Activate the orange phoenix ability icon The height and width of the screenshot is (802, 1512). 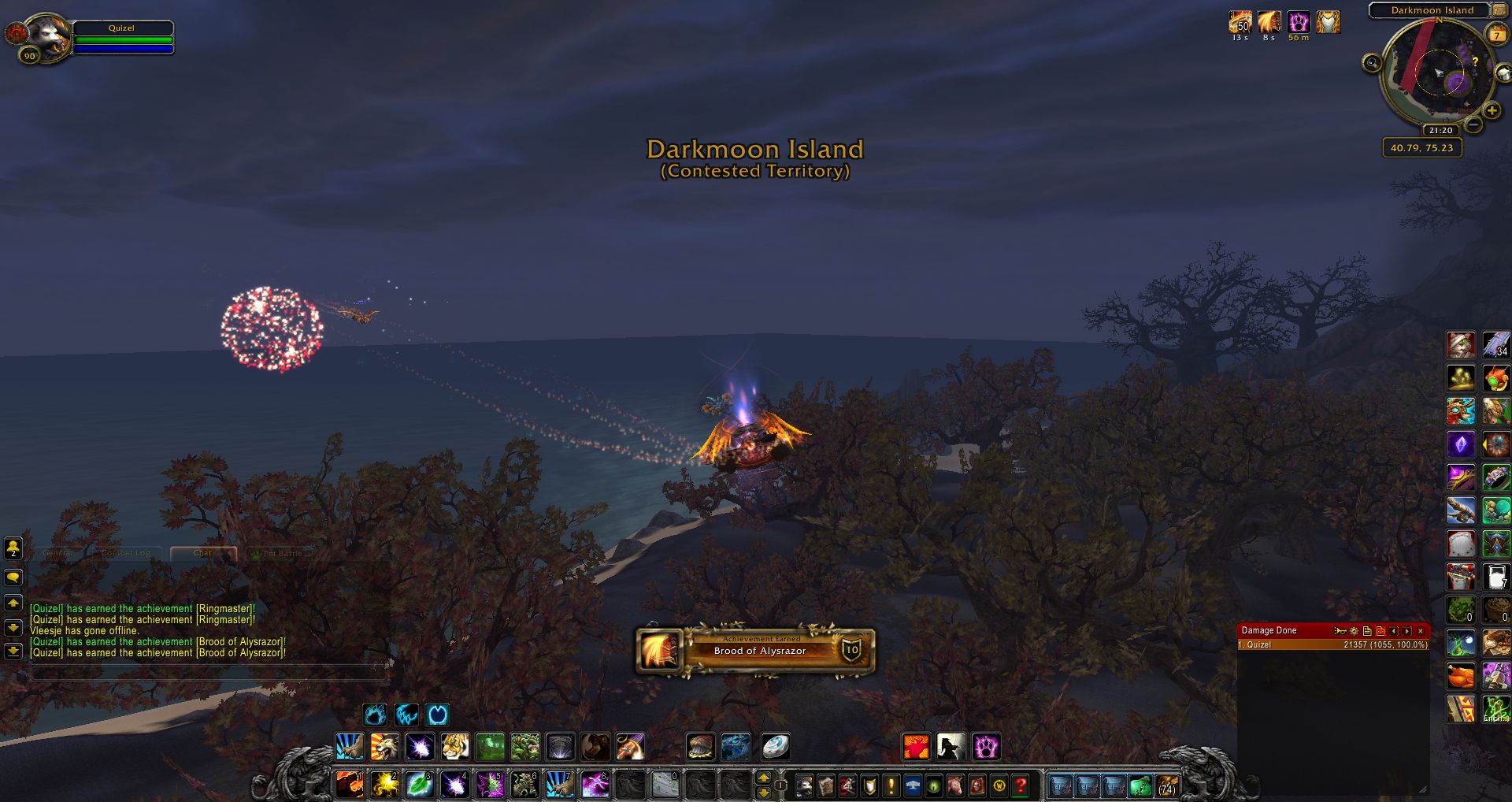pyautogui.click(x=916, y=746)
